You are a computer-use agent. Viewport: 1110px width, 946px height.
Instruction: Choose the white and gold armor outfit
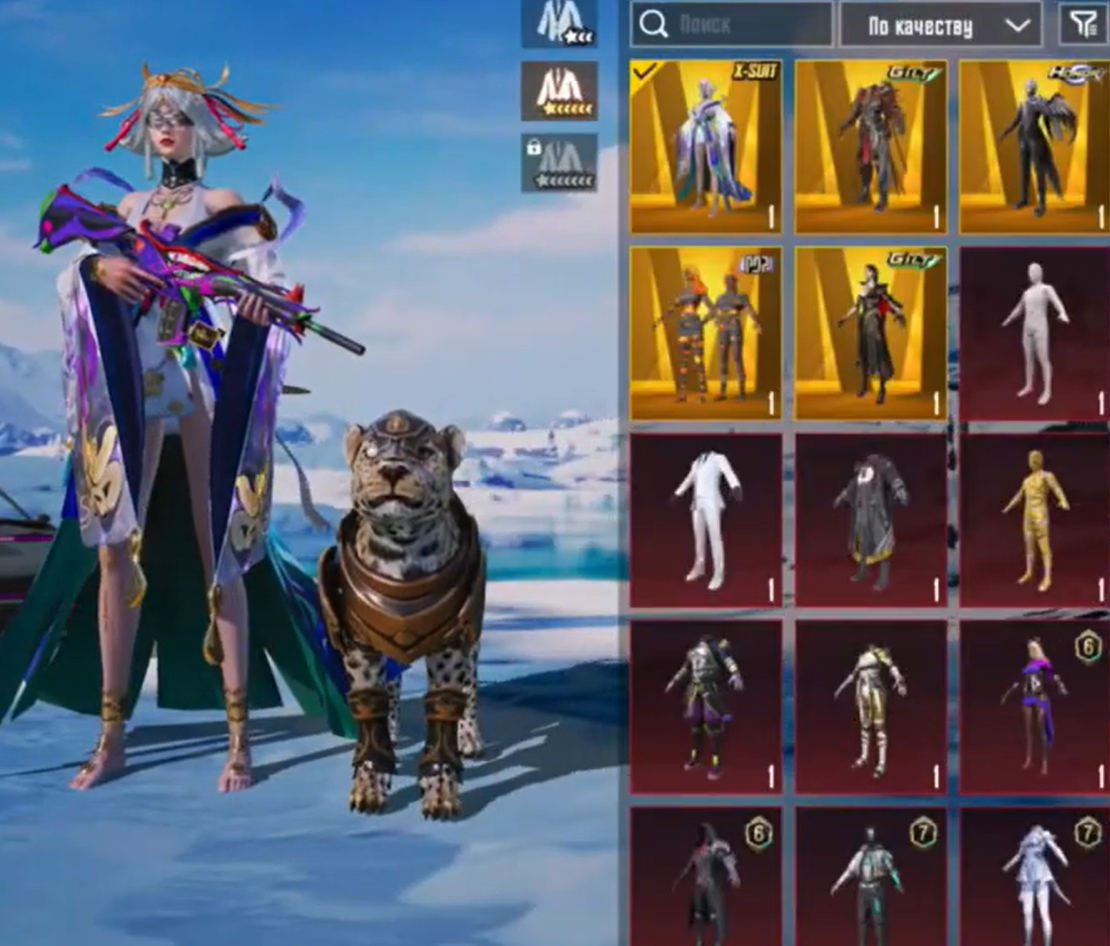point(870,706)
